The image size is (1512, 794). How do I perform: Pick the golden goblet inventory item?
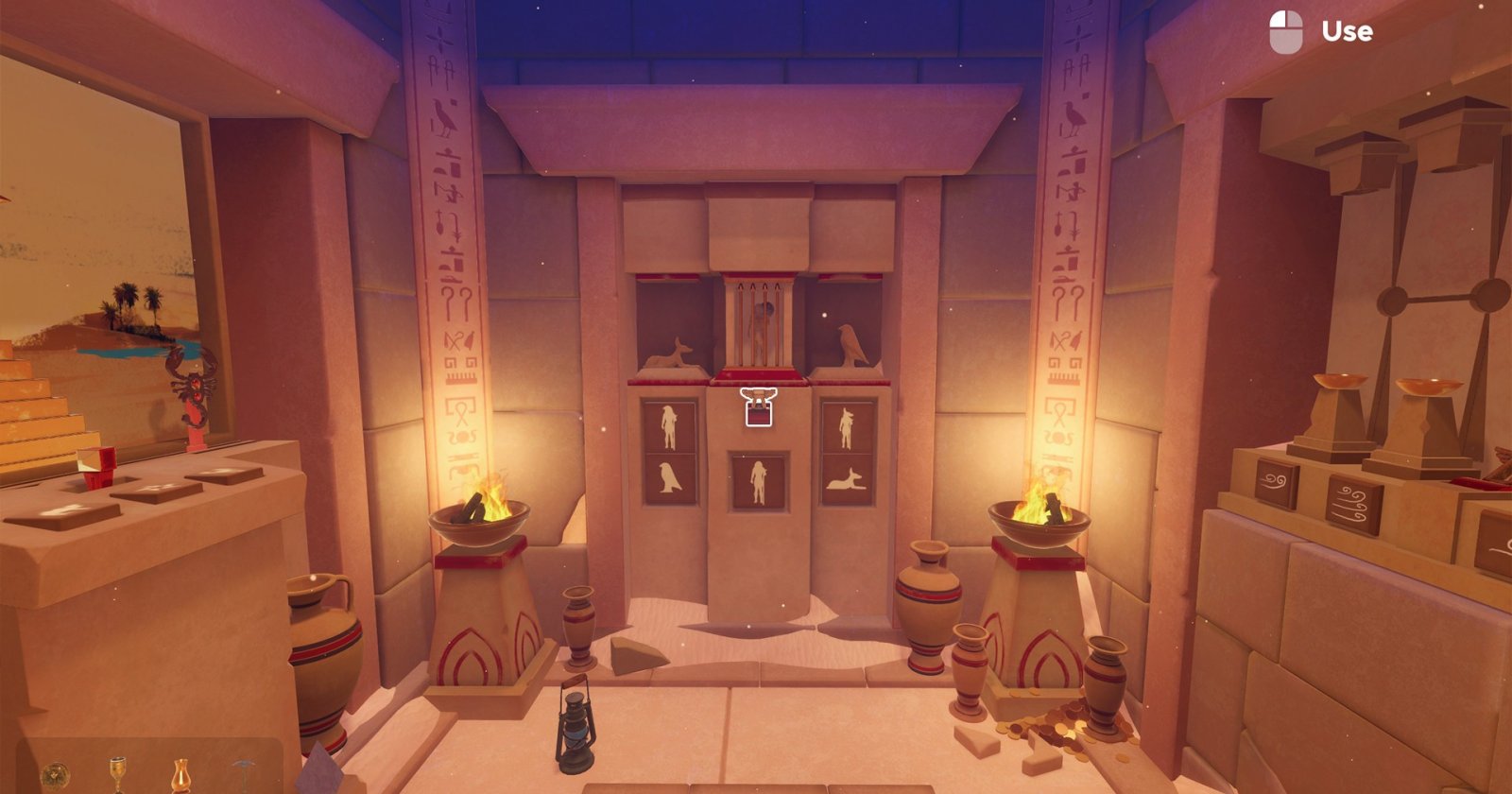[x=117, y=773]
